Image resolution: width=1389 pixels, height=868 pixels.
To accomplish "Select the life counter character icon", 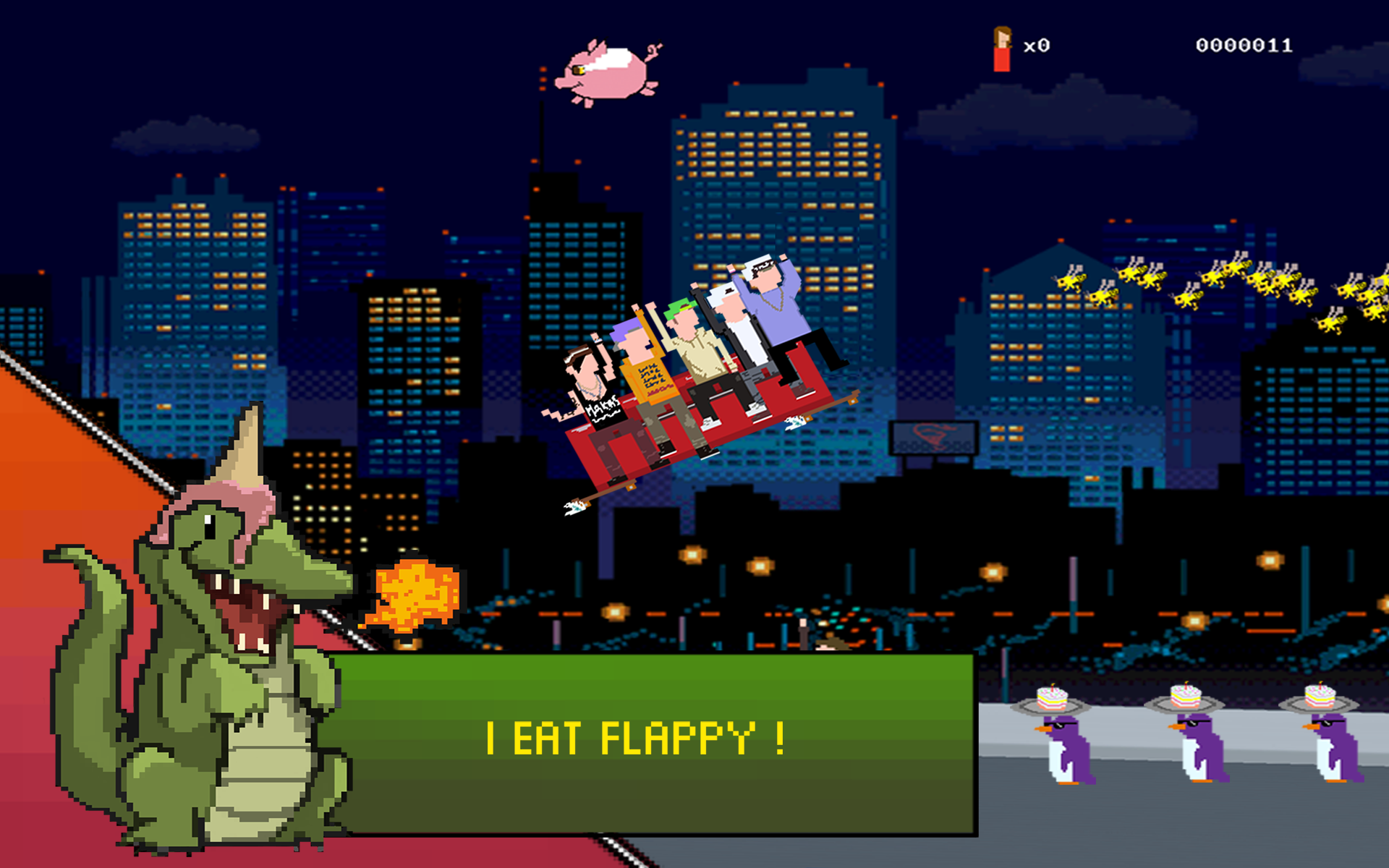I will [x=1001, y=47].
